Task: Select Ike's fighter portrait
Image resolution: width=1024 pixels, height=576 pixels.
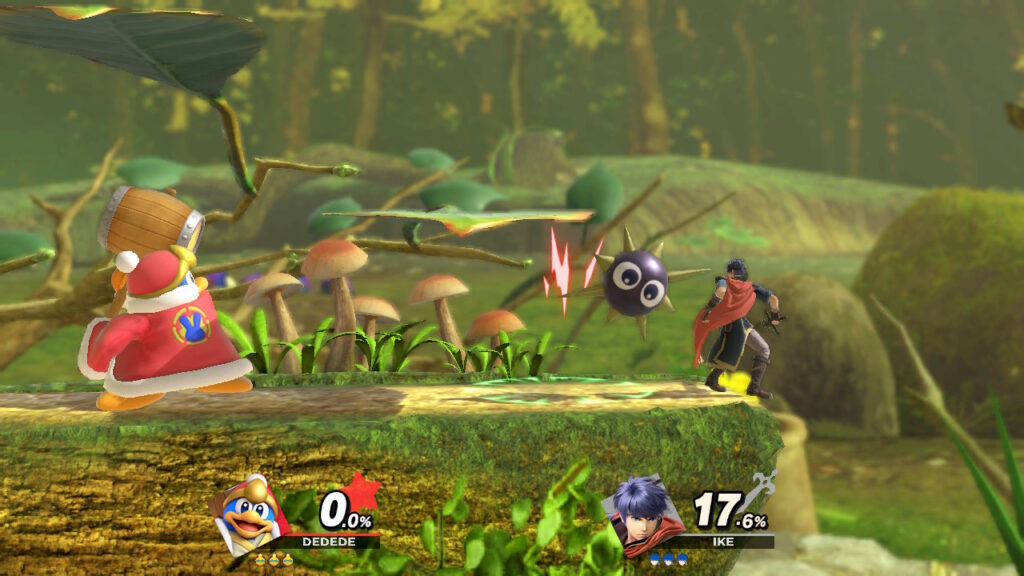Action: [645, 514]
